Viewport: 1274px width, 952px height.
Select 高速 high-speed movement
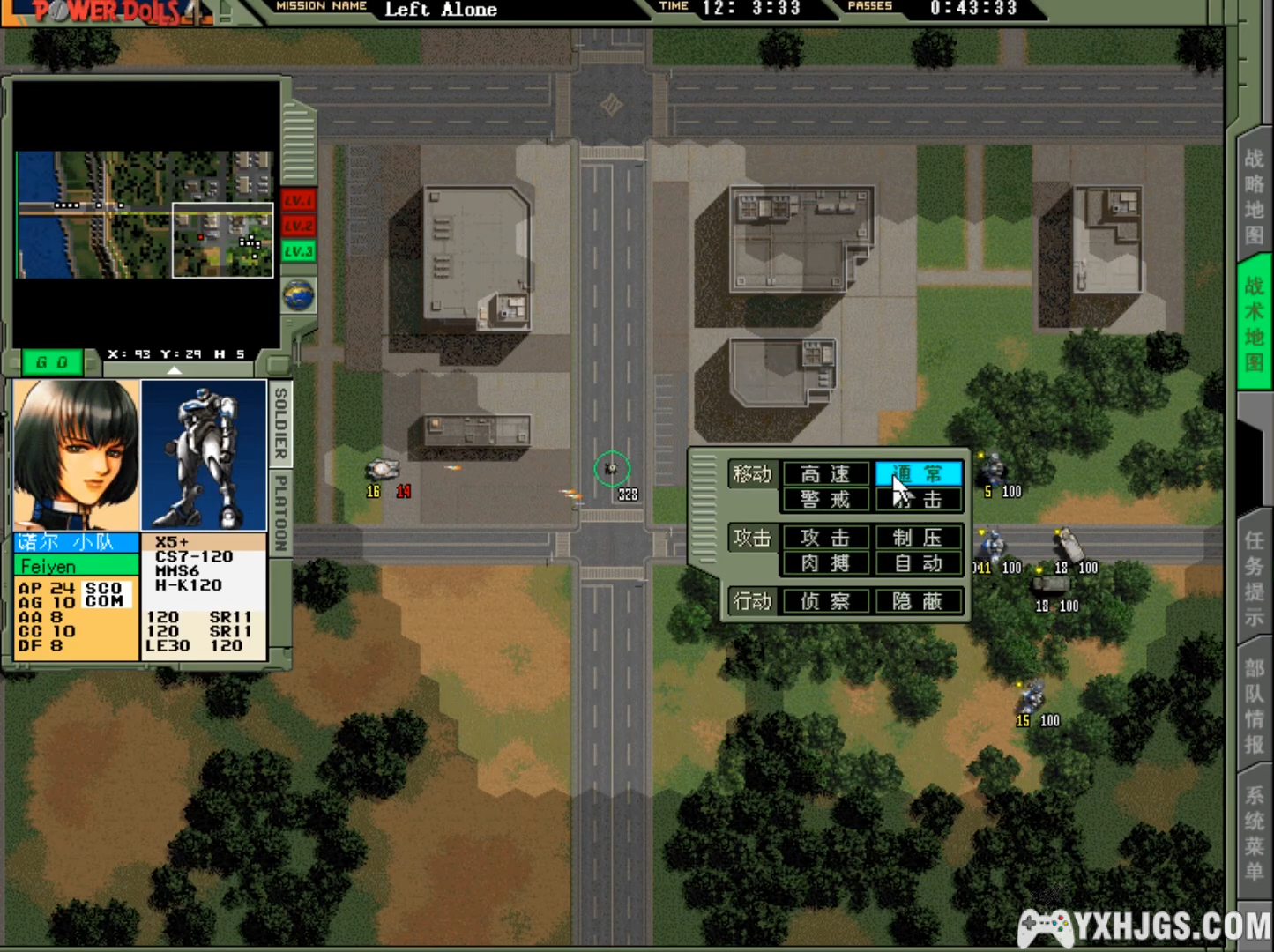click(825, 474)
